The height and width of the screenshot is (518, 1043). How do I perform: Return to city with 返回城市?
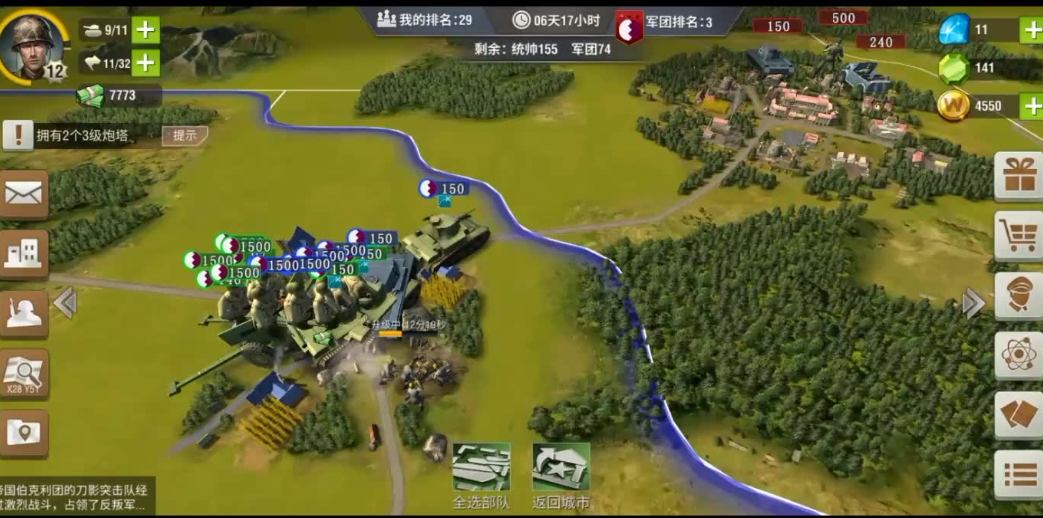561,476
